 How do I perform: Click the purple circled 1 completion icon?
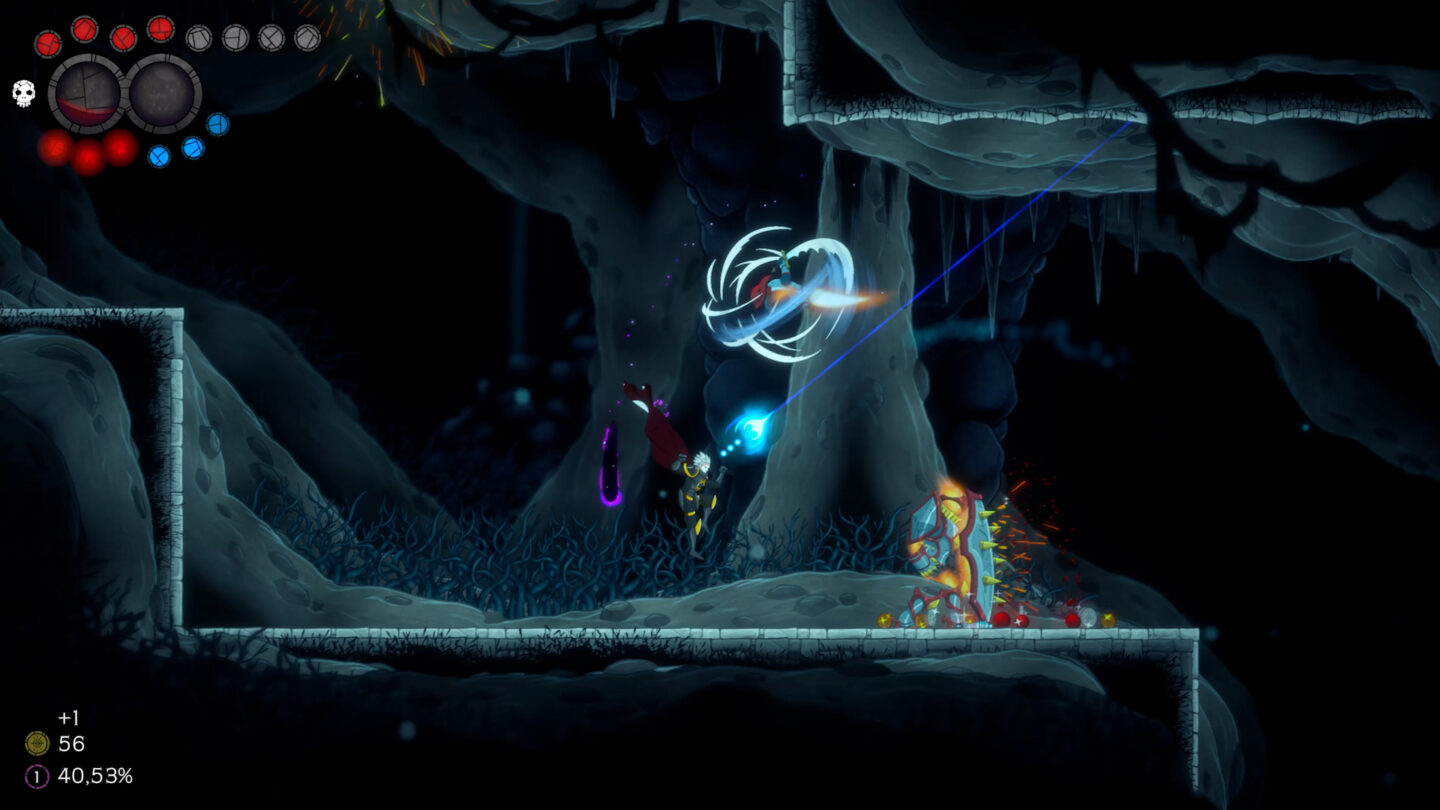pos(39,776)
